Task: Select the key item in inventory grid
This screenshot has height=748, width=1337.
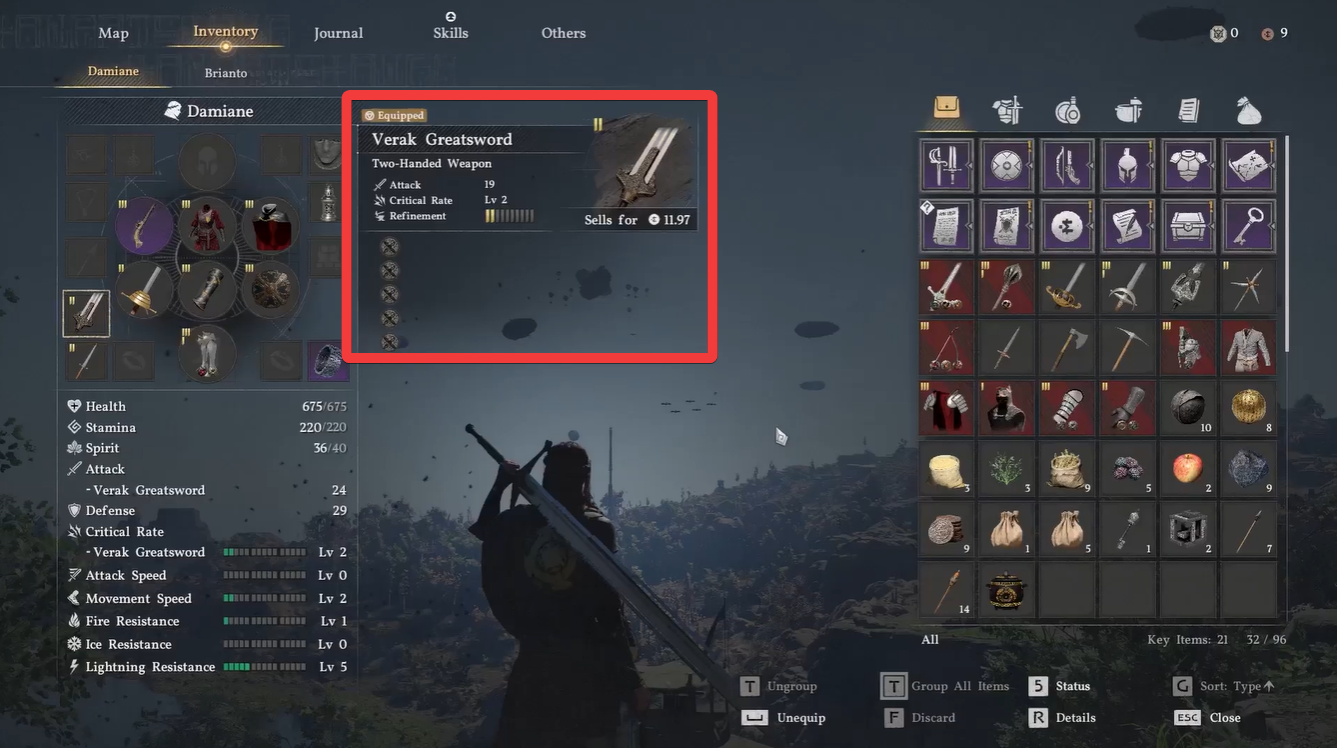Action: 1247,226
